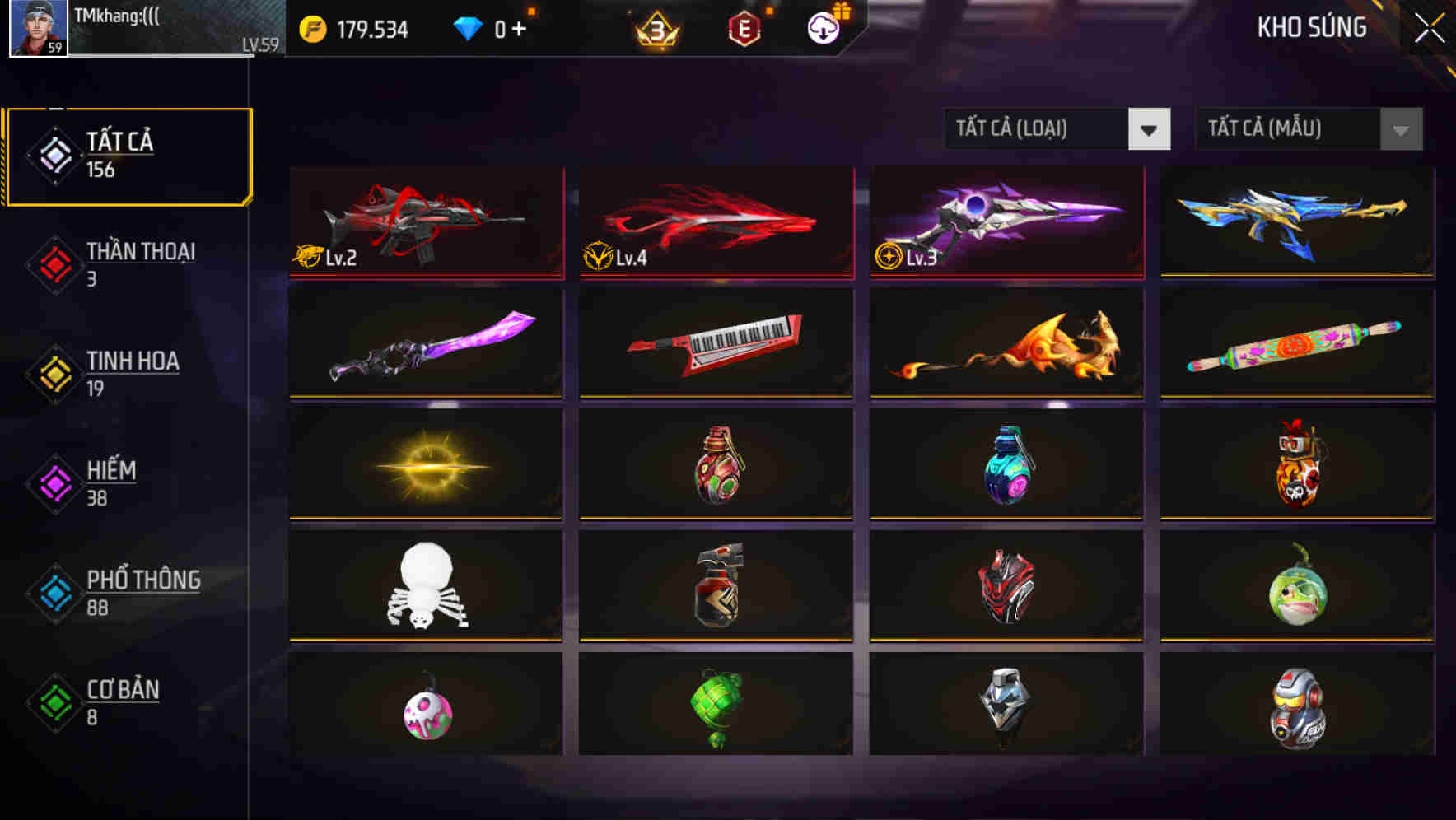Image resolution: width=1456 pixels, height=820 pixels.
Task: Select the Lv.4 red flame weapon skin
Action: point(716,222)
